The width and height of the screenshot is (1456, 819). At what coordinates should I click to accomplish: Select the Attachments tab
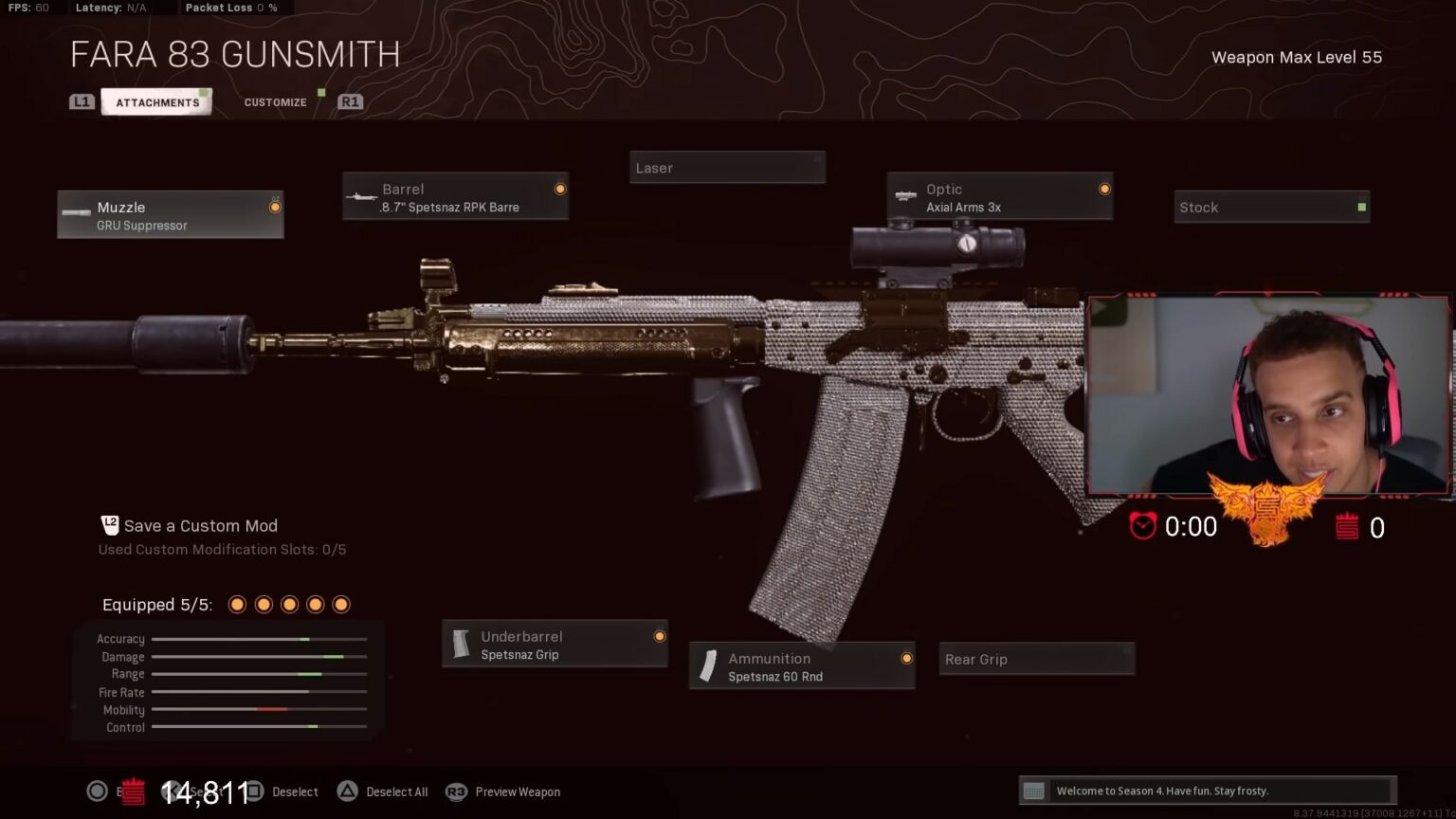click(156, 101)
